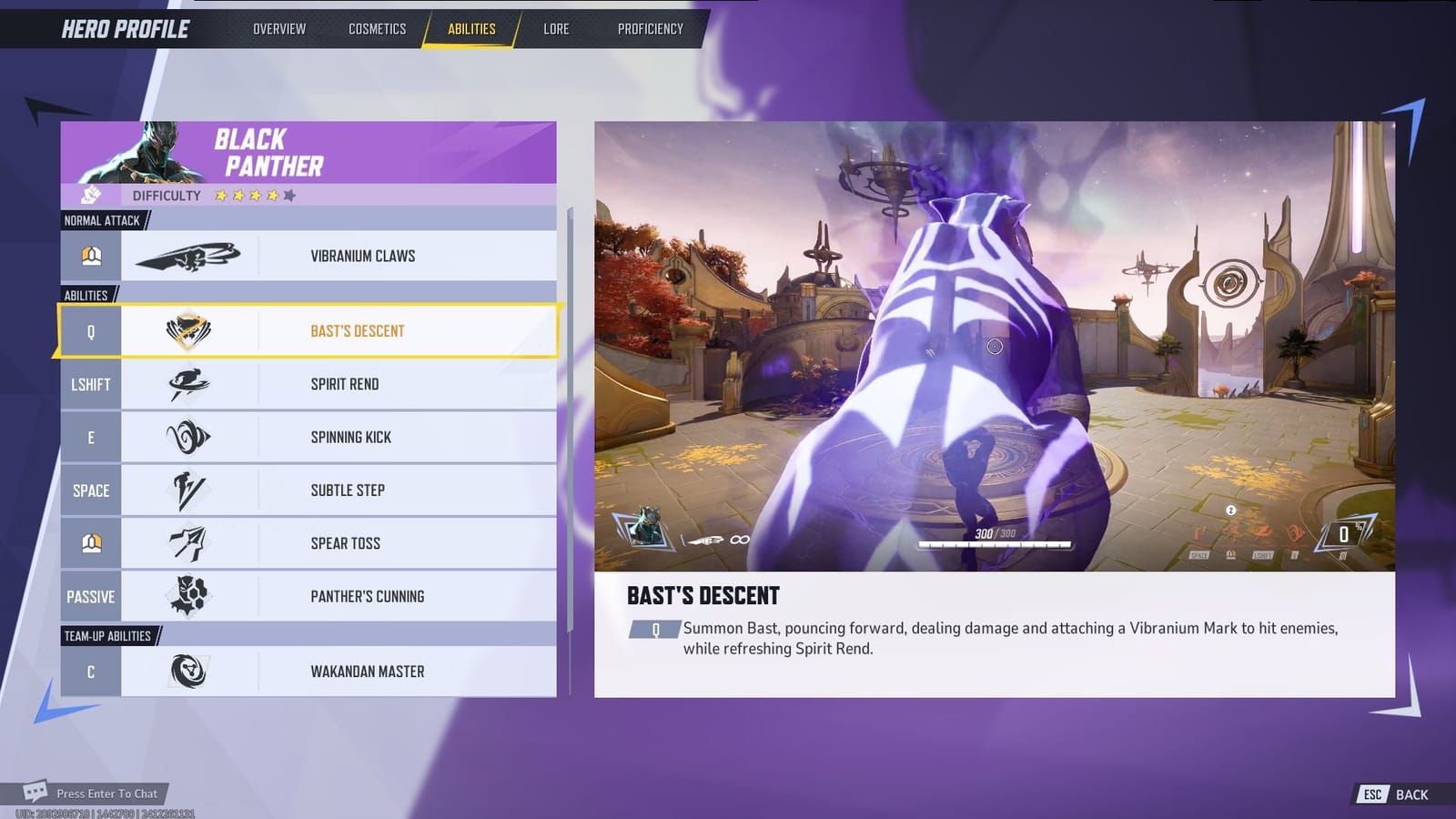The height and width of the screenshot is (819, 1456).
Task: Click the LSHIFT key label
Action: pyautogui.click(x=90, y=384)
